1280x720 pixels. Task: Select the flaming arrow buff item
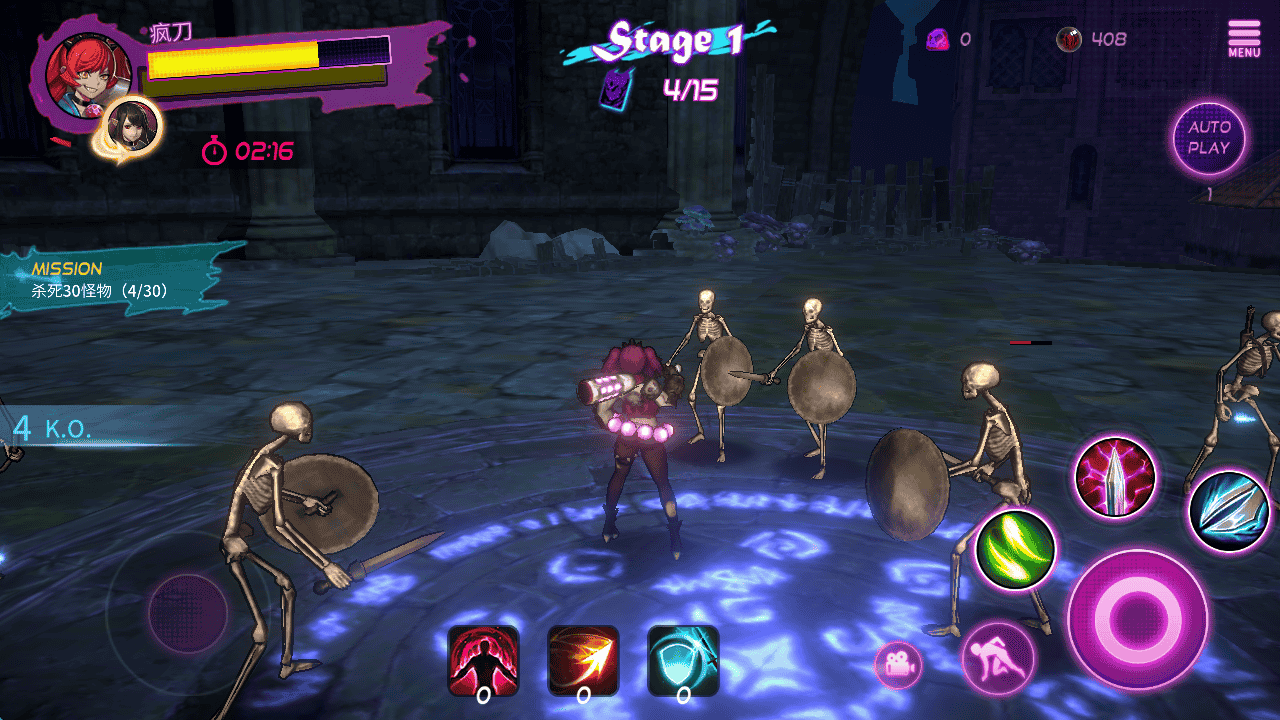click(x=583, y=660)
